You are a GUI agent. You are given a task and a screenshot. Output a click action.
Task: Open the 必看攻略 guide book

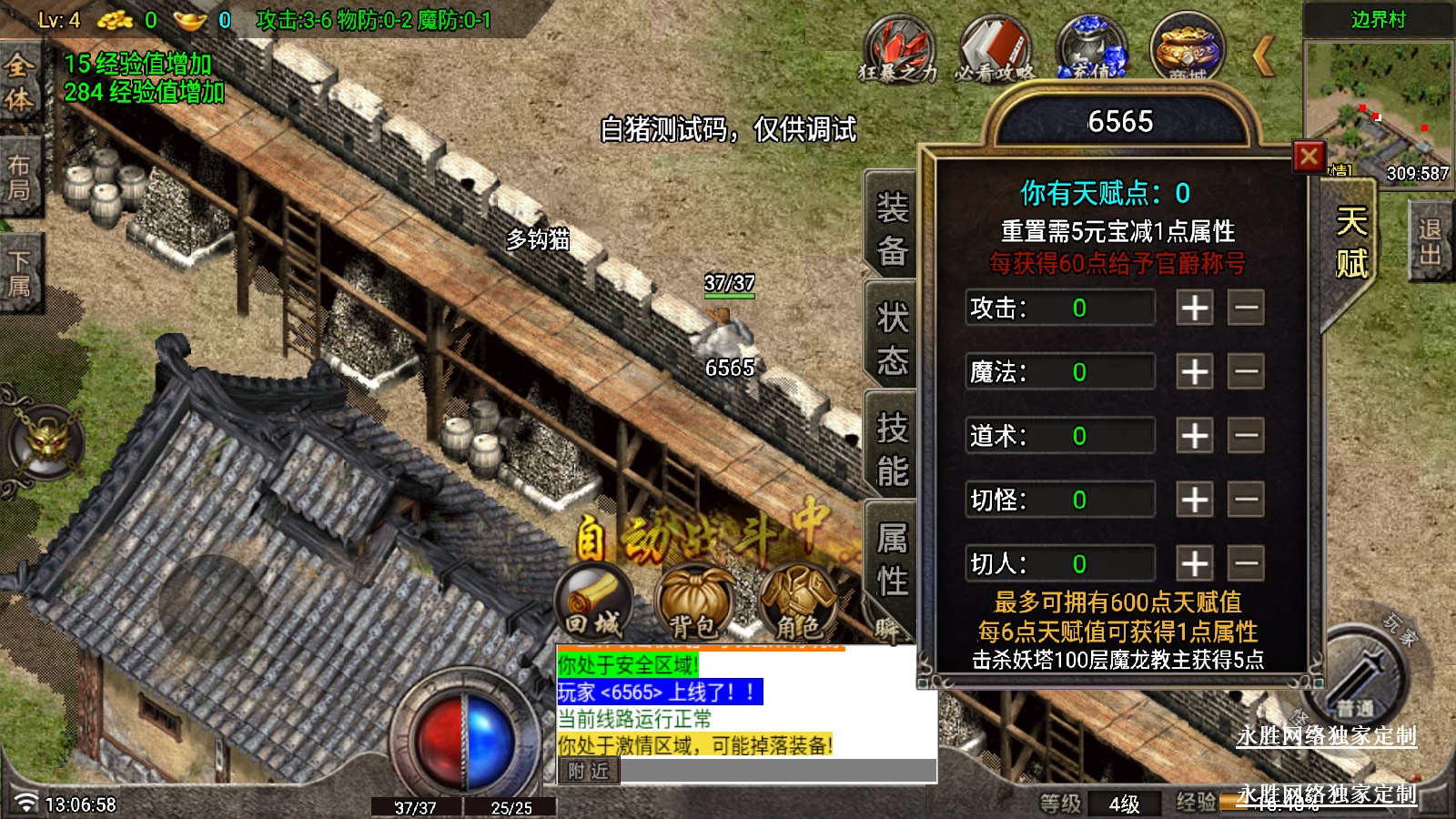(995, 48)
